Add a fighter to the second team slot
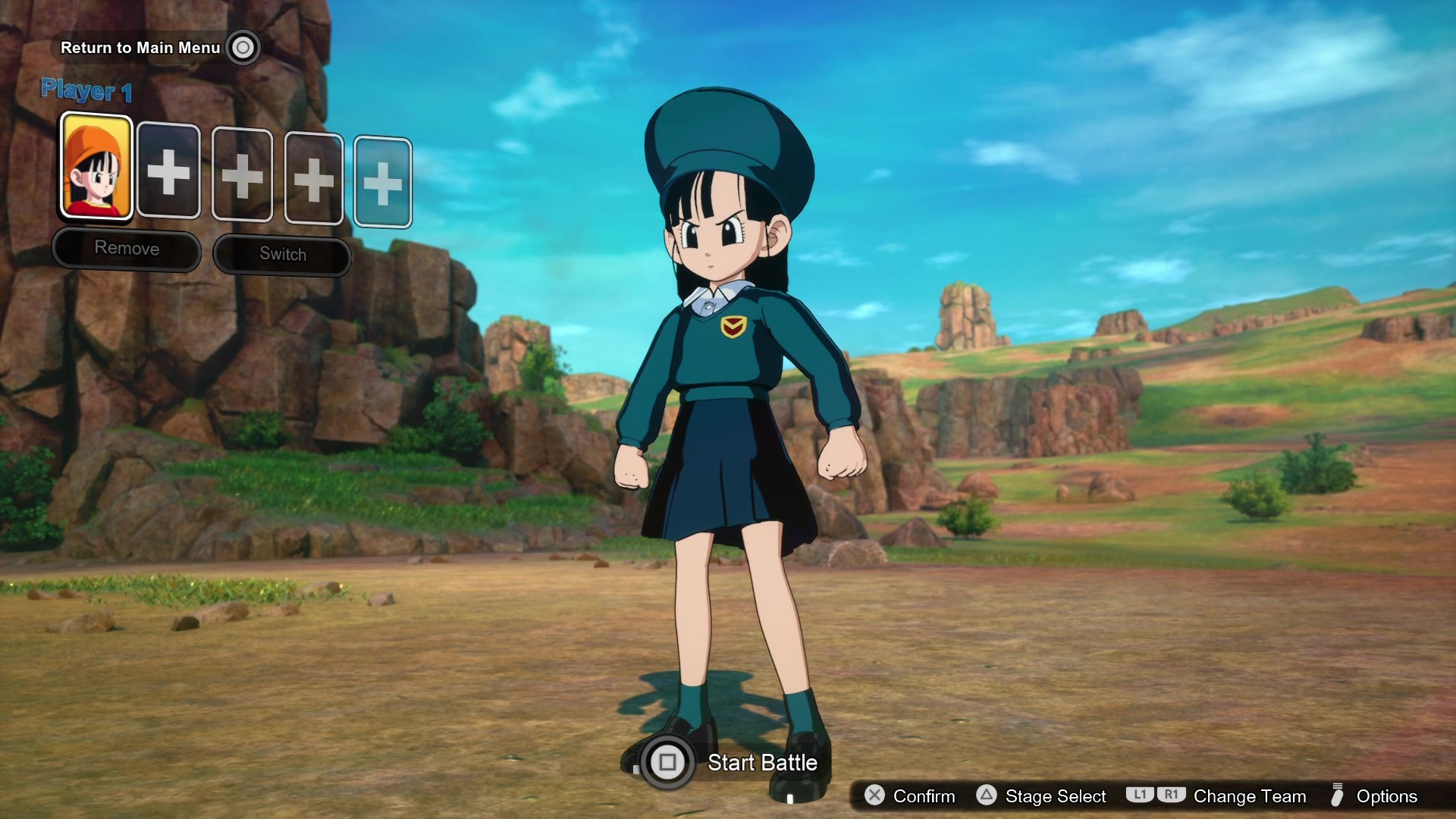This screenshot has width=1456, height=819. (168, 173)
